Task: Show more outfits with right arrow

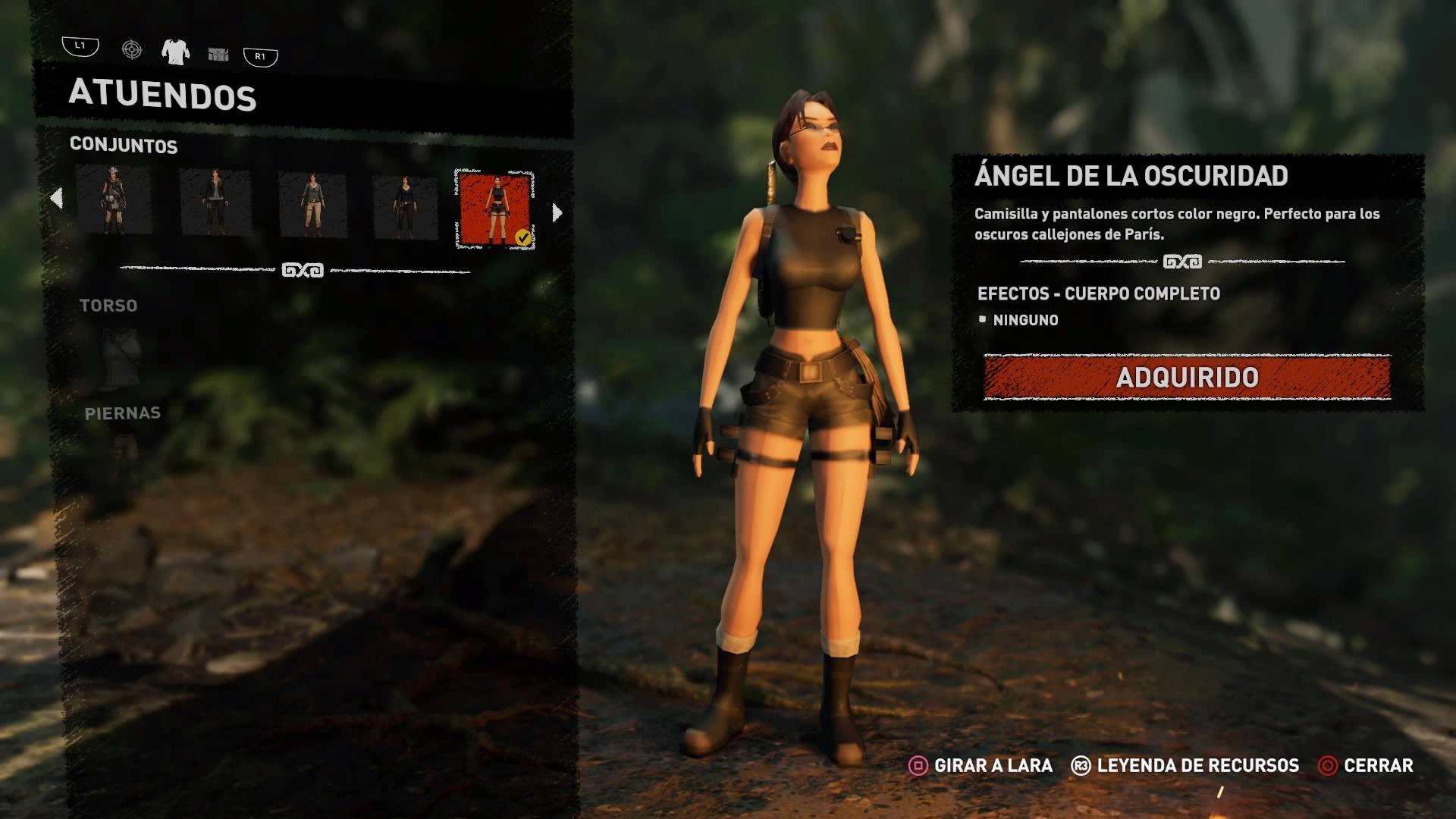Action: pyautogui.click(x=557, y=213)
